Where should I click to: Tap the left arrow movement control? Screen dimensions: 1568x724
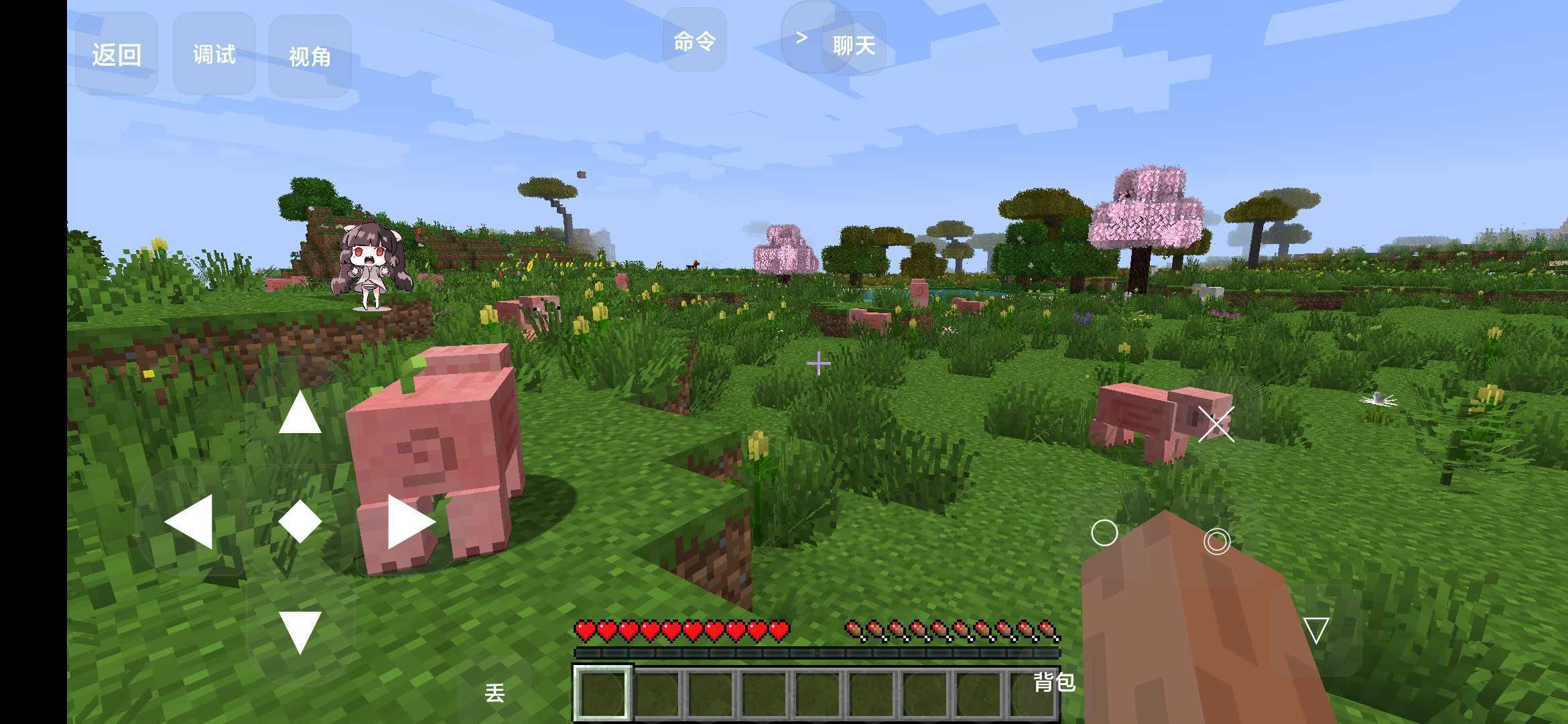190,522
